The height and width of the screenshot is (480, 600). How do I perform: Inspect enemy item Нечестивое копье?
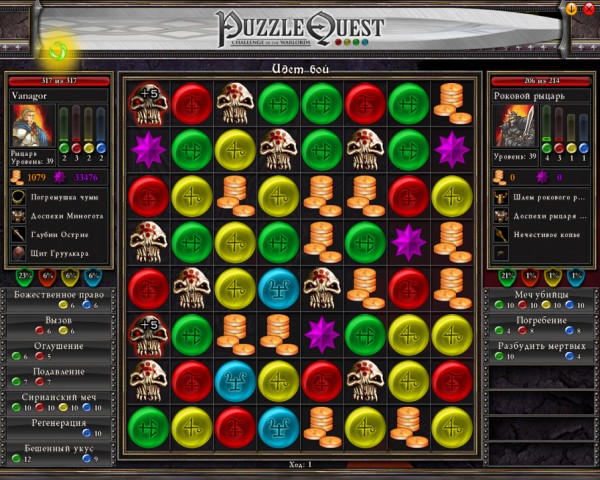545,235
